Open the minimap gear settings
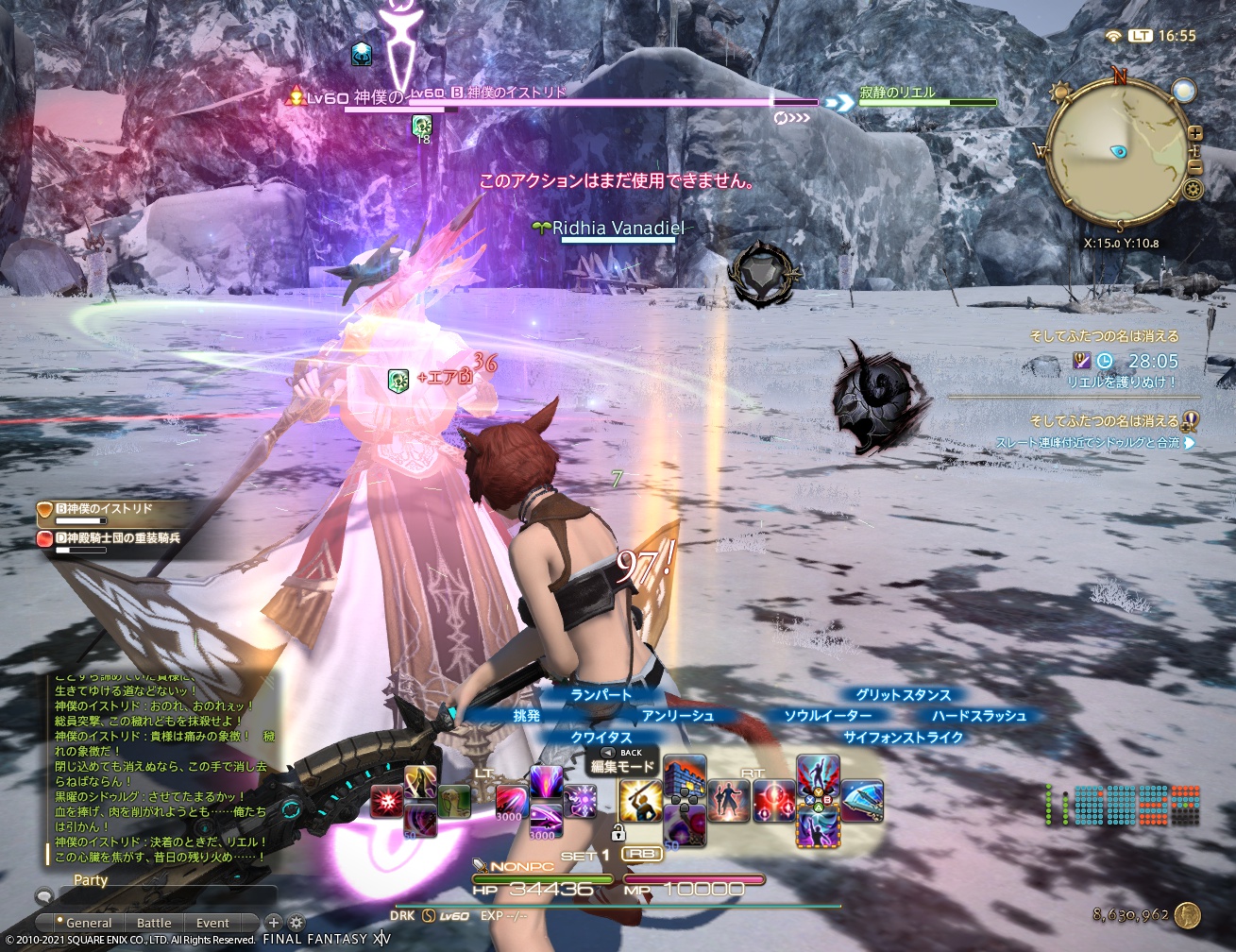This screenshot has width=1236, height=952. coord(1194,190)
